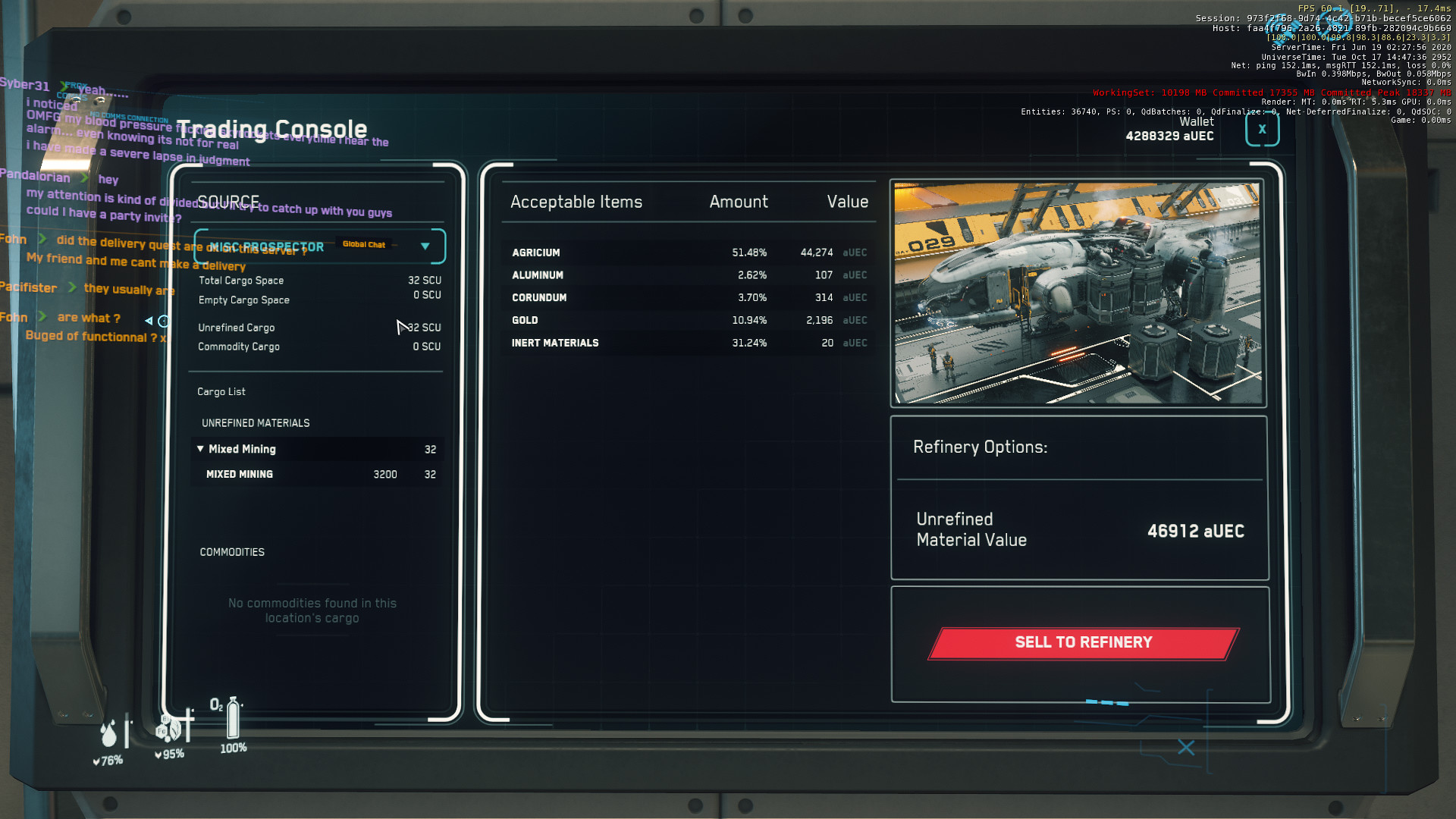The image size is (1456, 819).
Task: Open the MISC Prospector source dropdown
Action: tap(425, 246)
